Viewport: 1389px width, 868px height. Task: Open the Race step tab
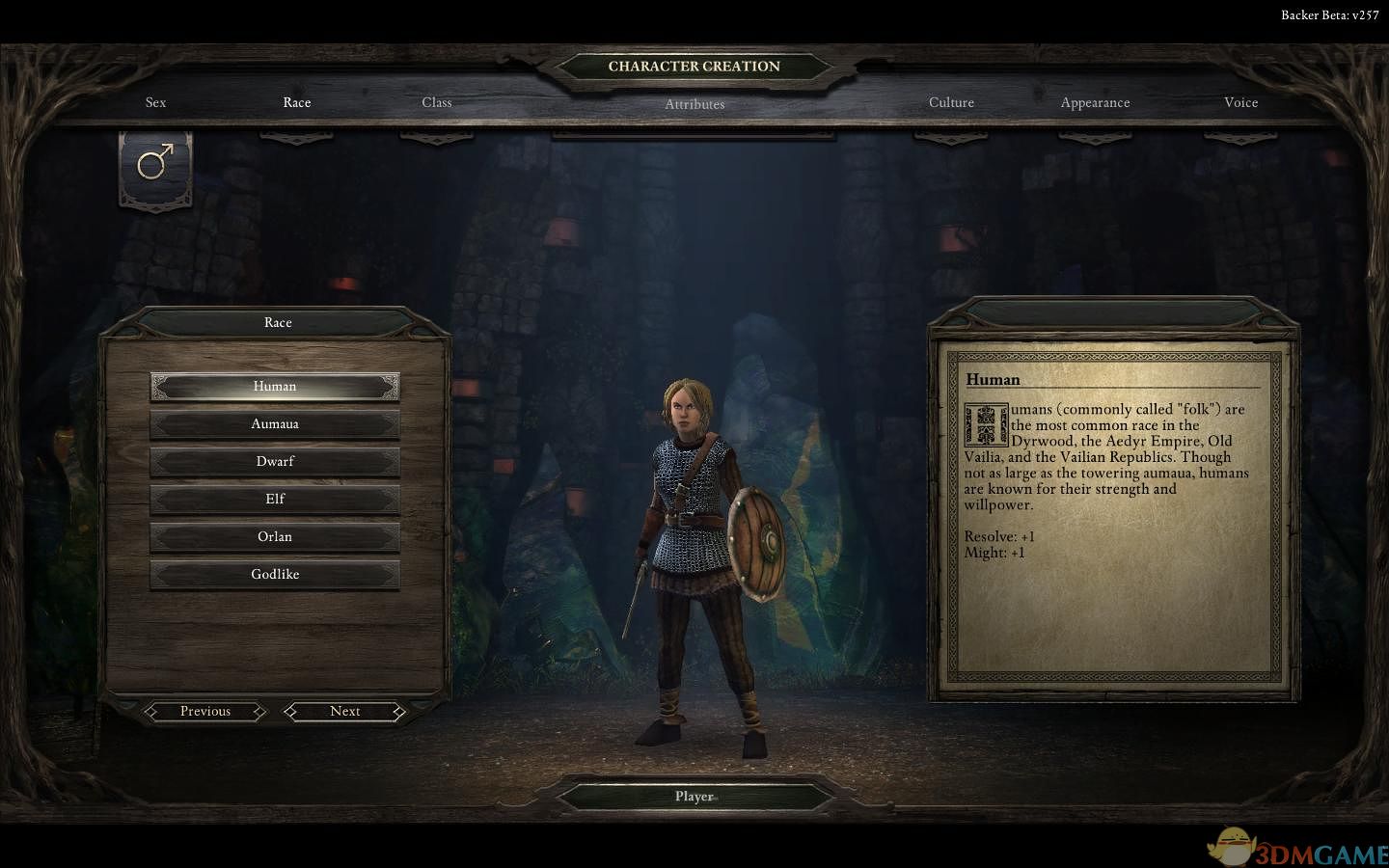297,102
